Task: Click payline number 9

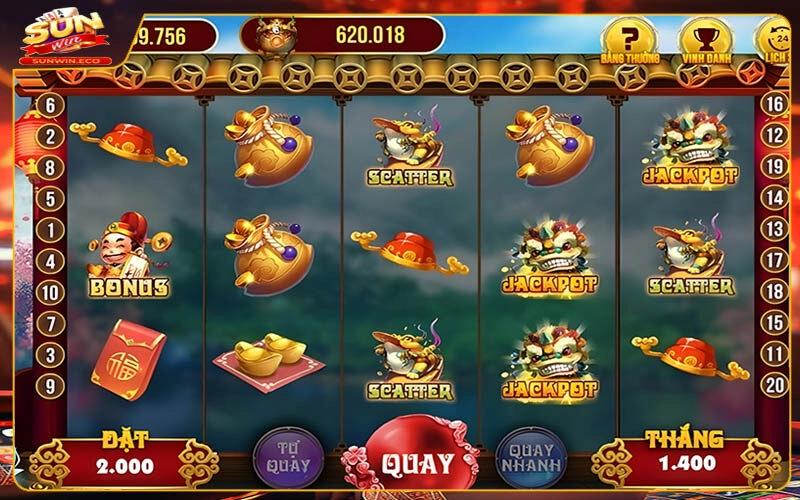Action: 51,385
